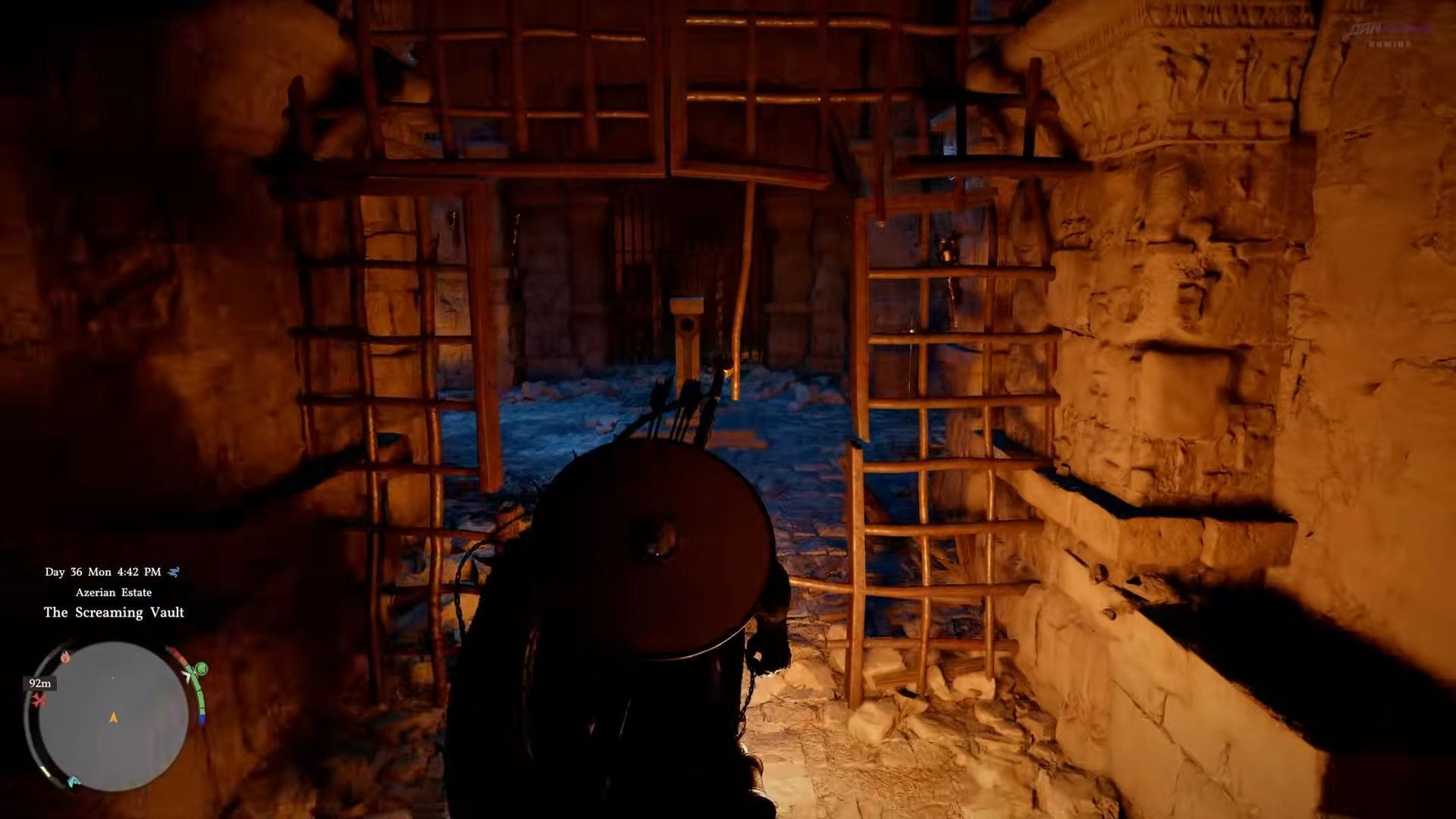
Task: Select the white direction chevron on minimap edge
Action: coord(188,677)
